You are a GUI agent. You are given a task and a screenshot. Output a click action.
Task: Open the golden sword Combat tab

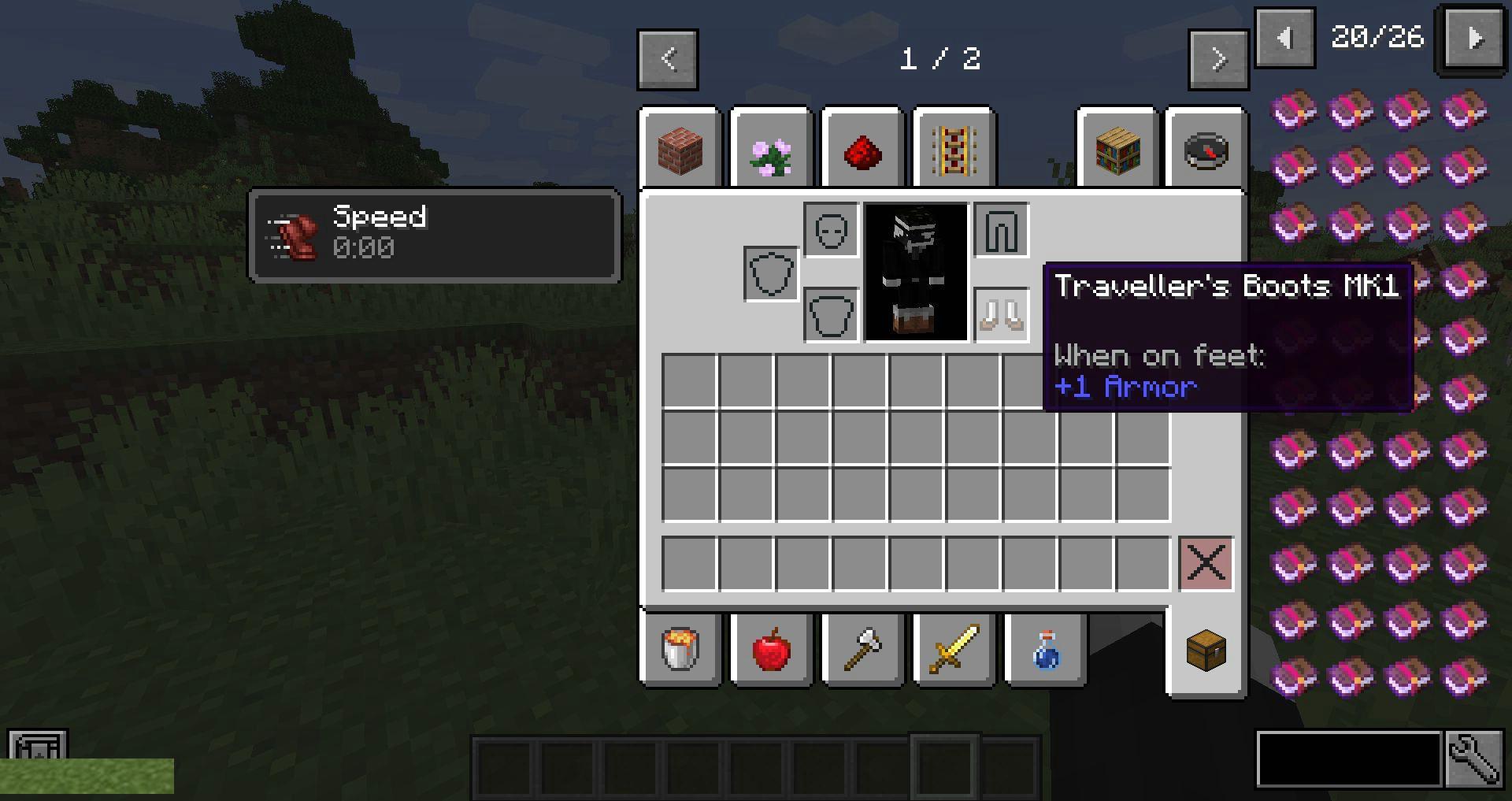(954, 650)
